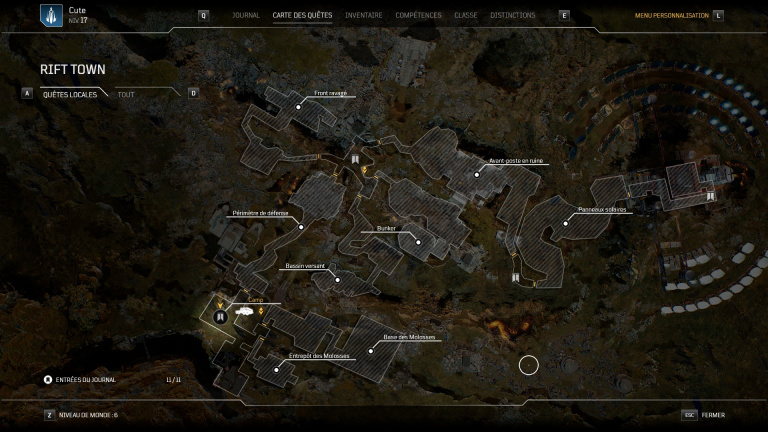Show the Distinctions tab
This screenshot has height=432, width=768.
point(513,16)
